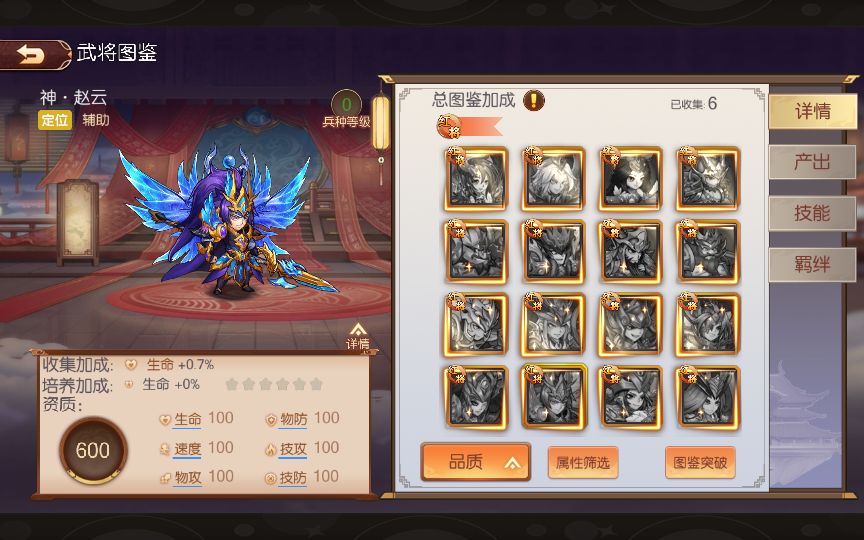Click the 属性筛选 filter button
This screenshot has width=864, height=540.
tap(583, 462)
